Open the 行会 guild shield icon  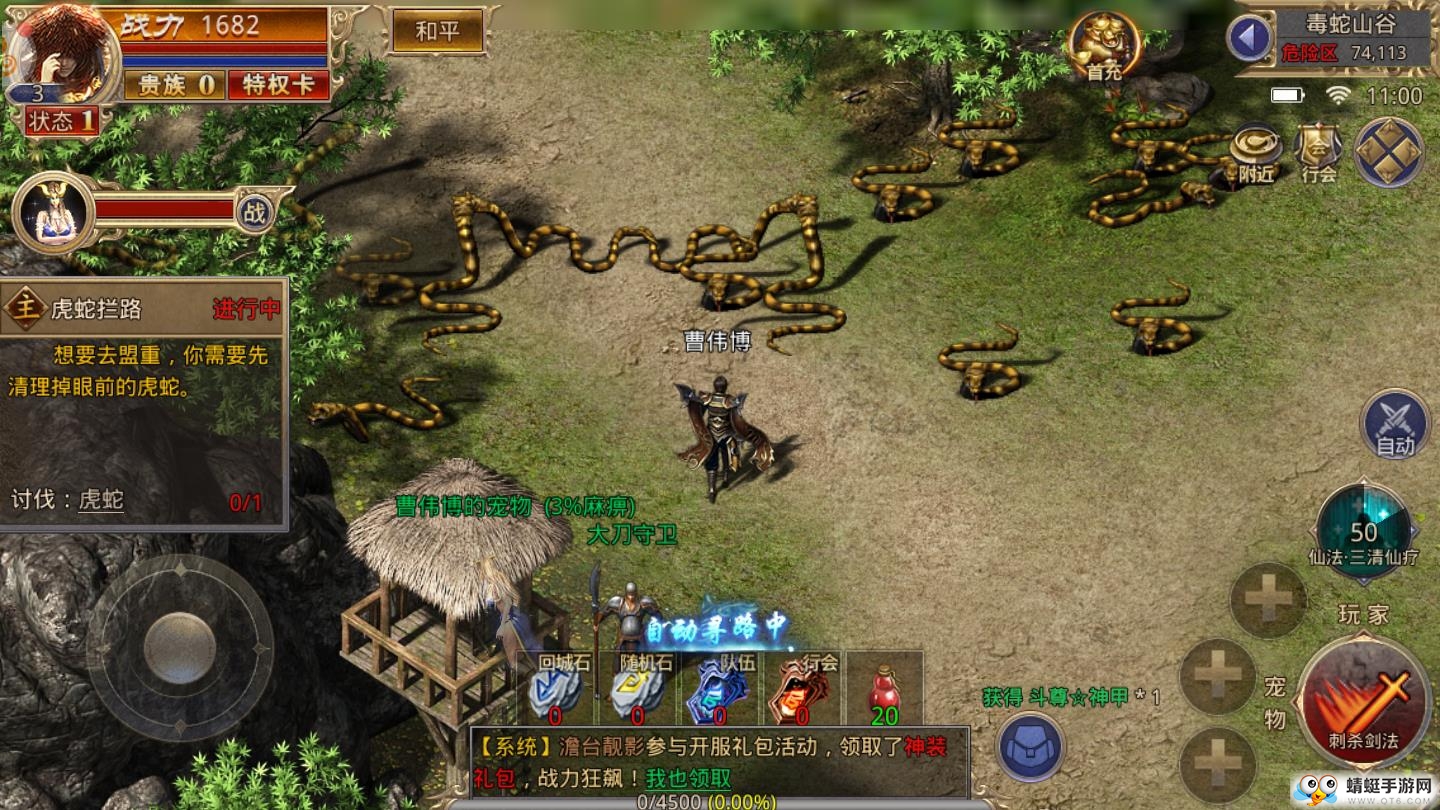click(x=1318, y=154)
